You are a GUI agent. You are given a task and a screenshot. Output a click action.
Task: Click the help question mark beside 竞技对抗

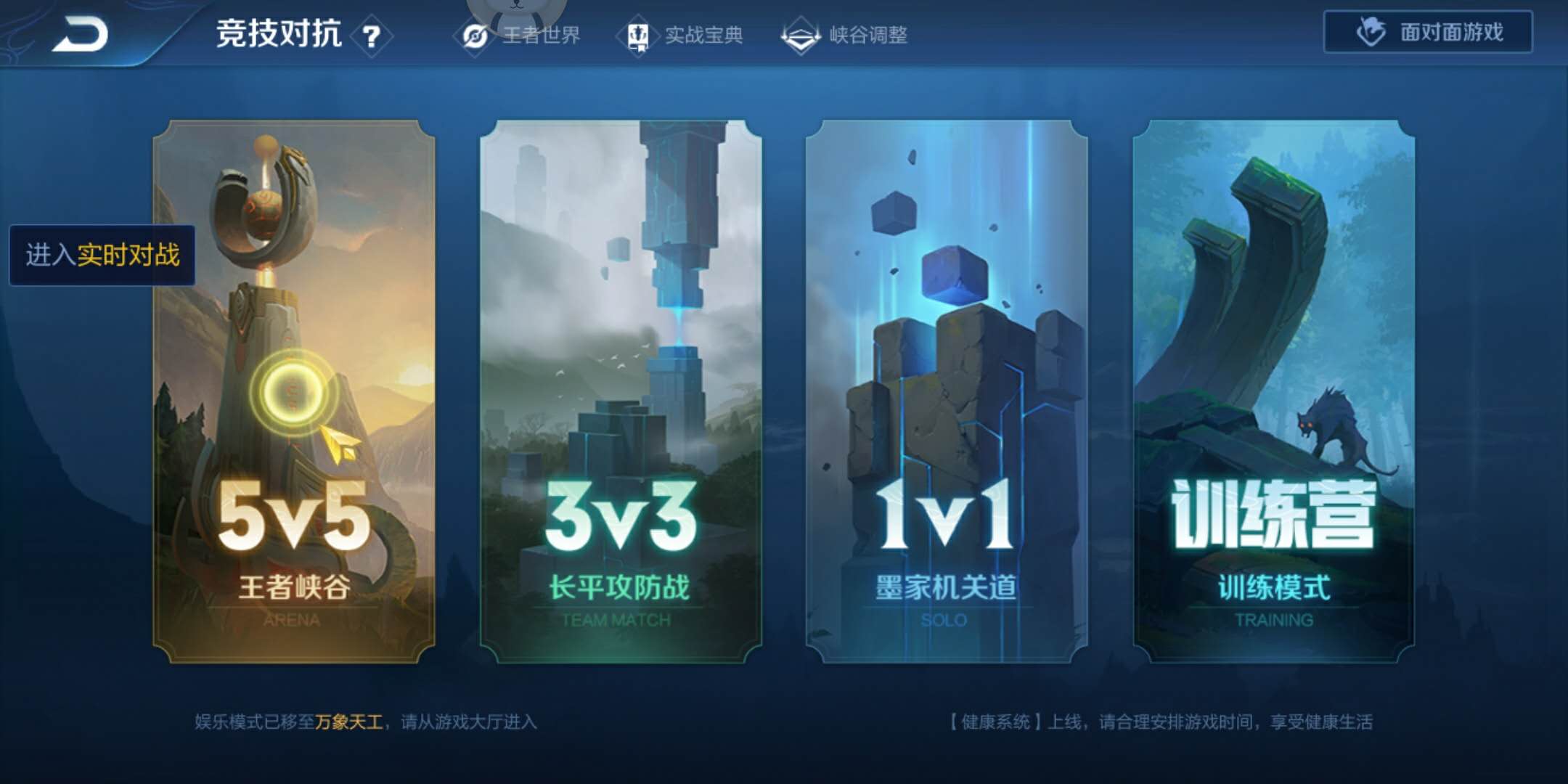pos(370,33)
